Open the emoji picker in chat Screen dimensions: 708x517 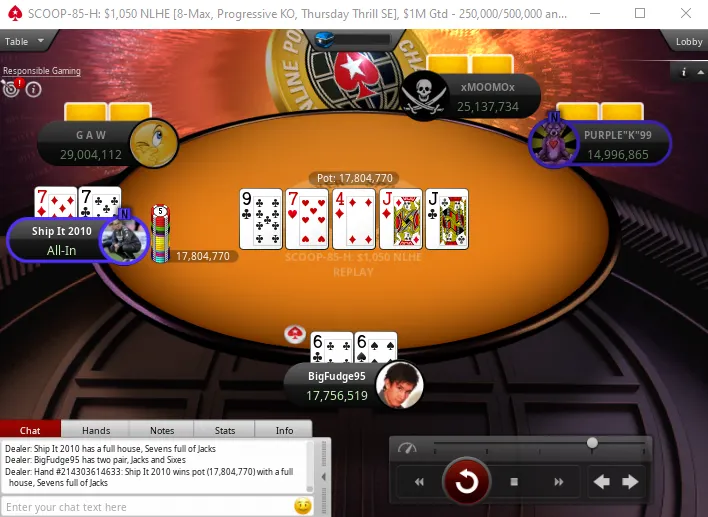[302, 507]
